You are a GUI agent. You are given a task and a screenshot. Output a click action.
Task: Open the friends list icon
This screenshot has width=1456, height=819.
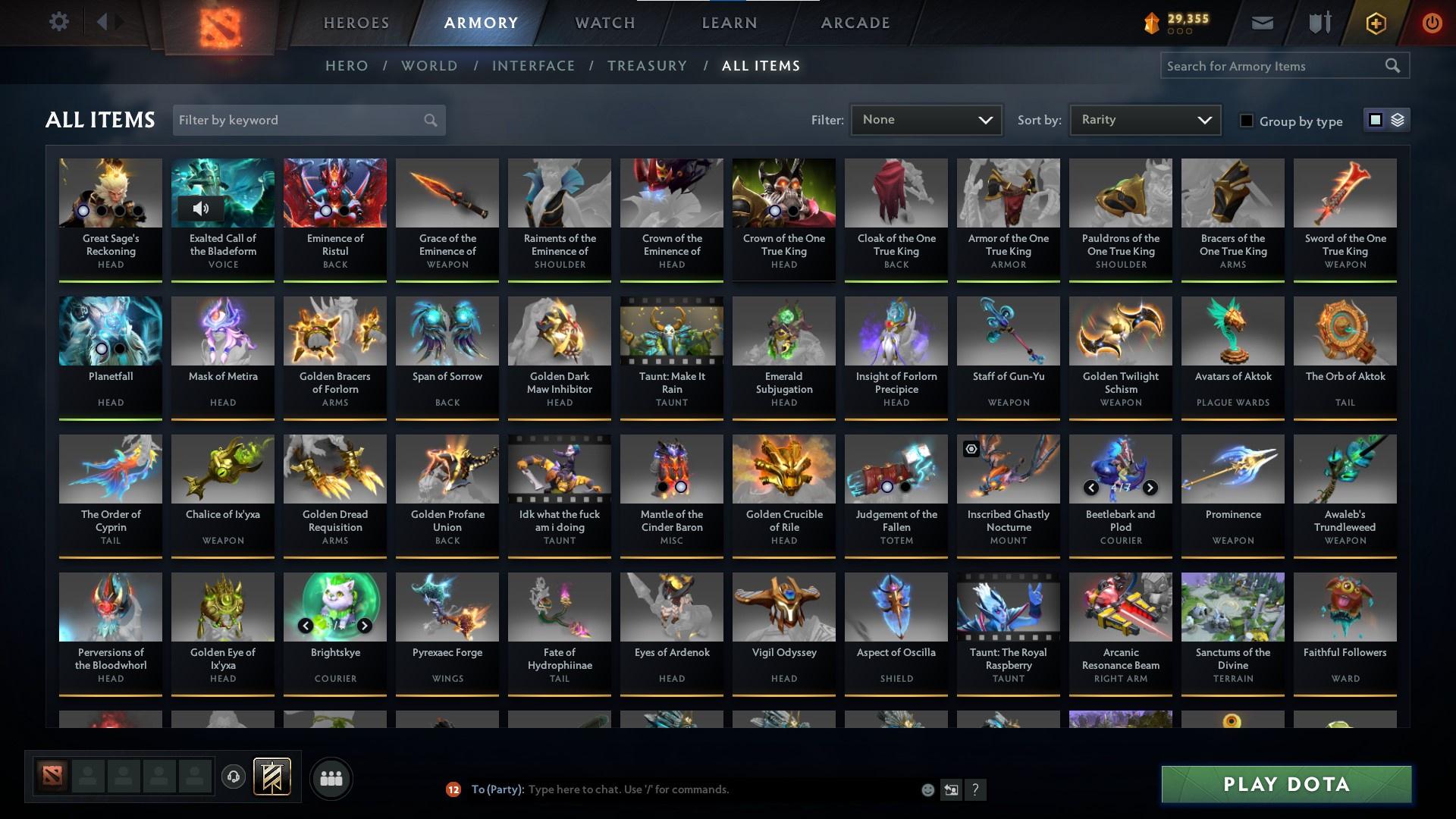331,778
